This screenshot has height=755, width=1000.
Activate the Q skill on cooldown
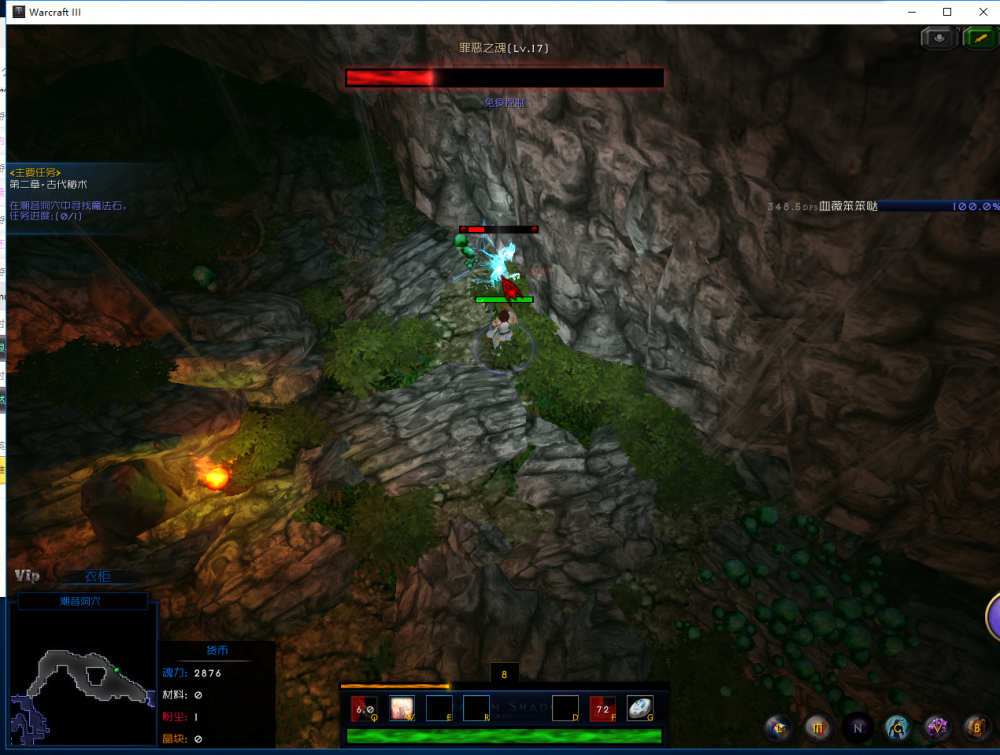[365, 708]
